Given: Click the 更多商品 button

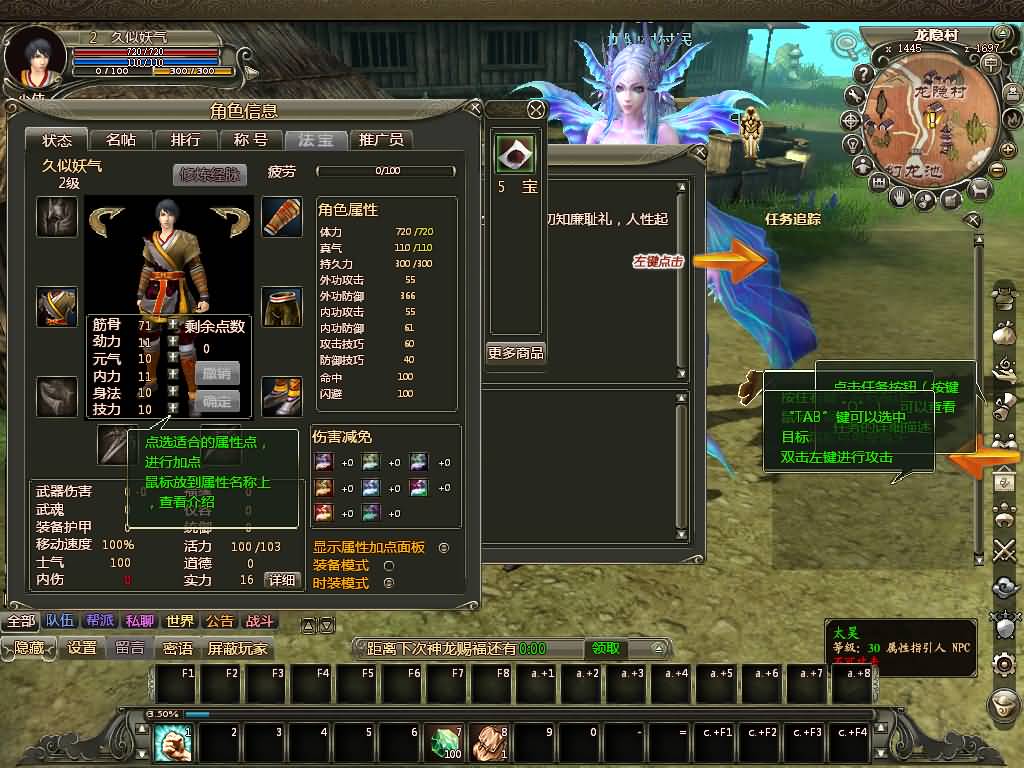Looking at the screenshot, I should (516, 353).
